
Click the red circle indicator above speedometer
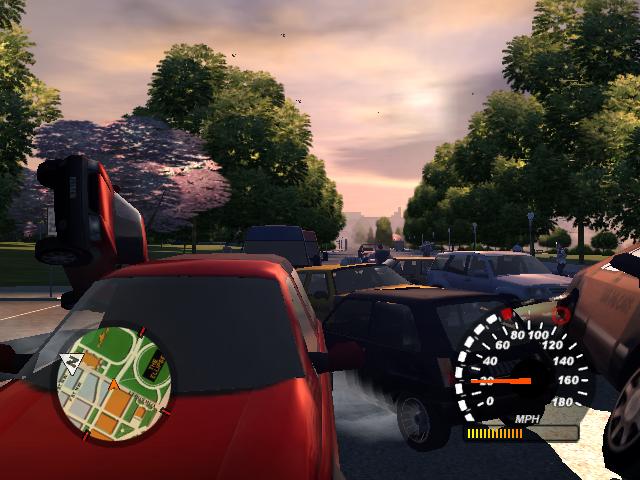561,315
